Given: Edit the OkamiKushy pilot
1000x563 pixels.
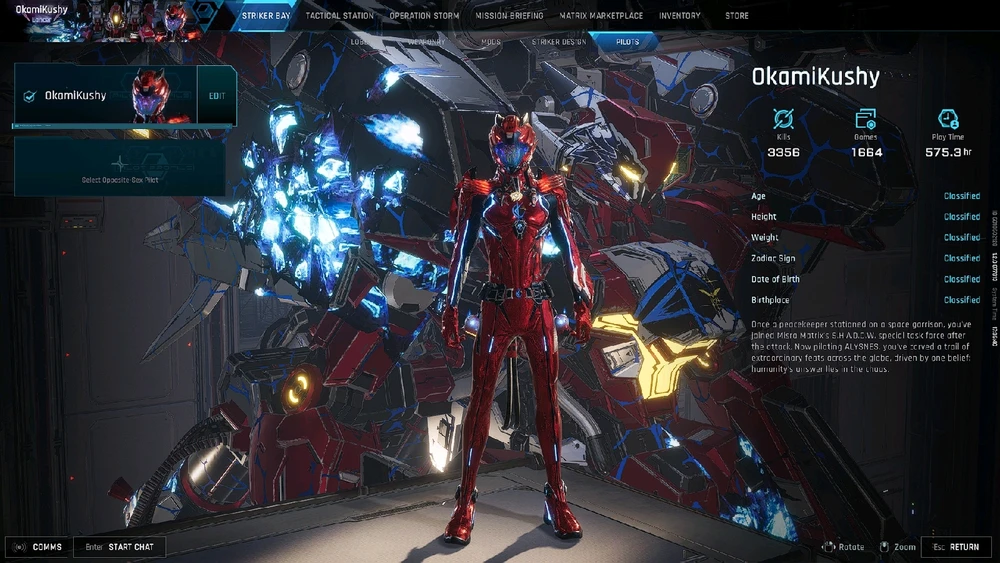Looking at the screenshot, I should tap(217, 96).
